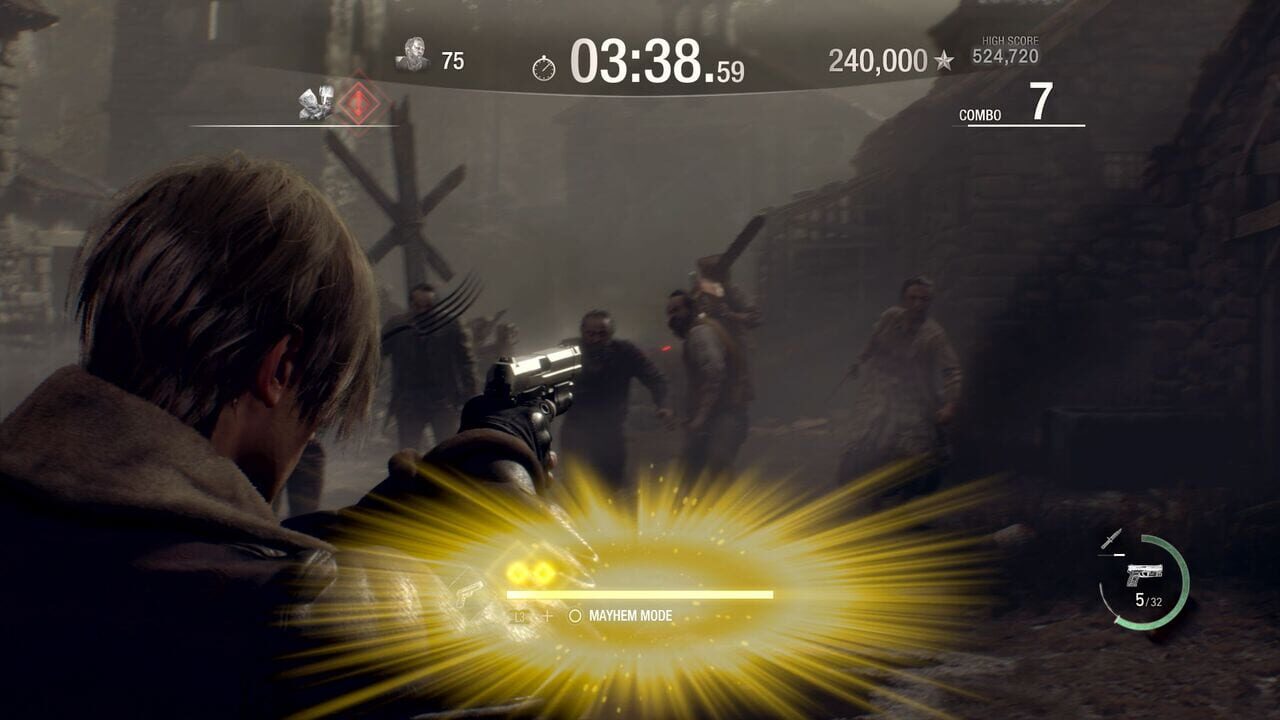Click the red diamond warning icon
Screen dimensions: 1280x720
tap(357, 102)
